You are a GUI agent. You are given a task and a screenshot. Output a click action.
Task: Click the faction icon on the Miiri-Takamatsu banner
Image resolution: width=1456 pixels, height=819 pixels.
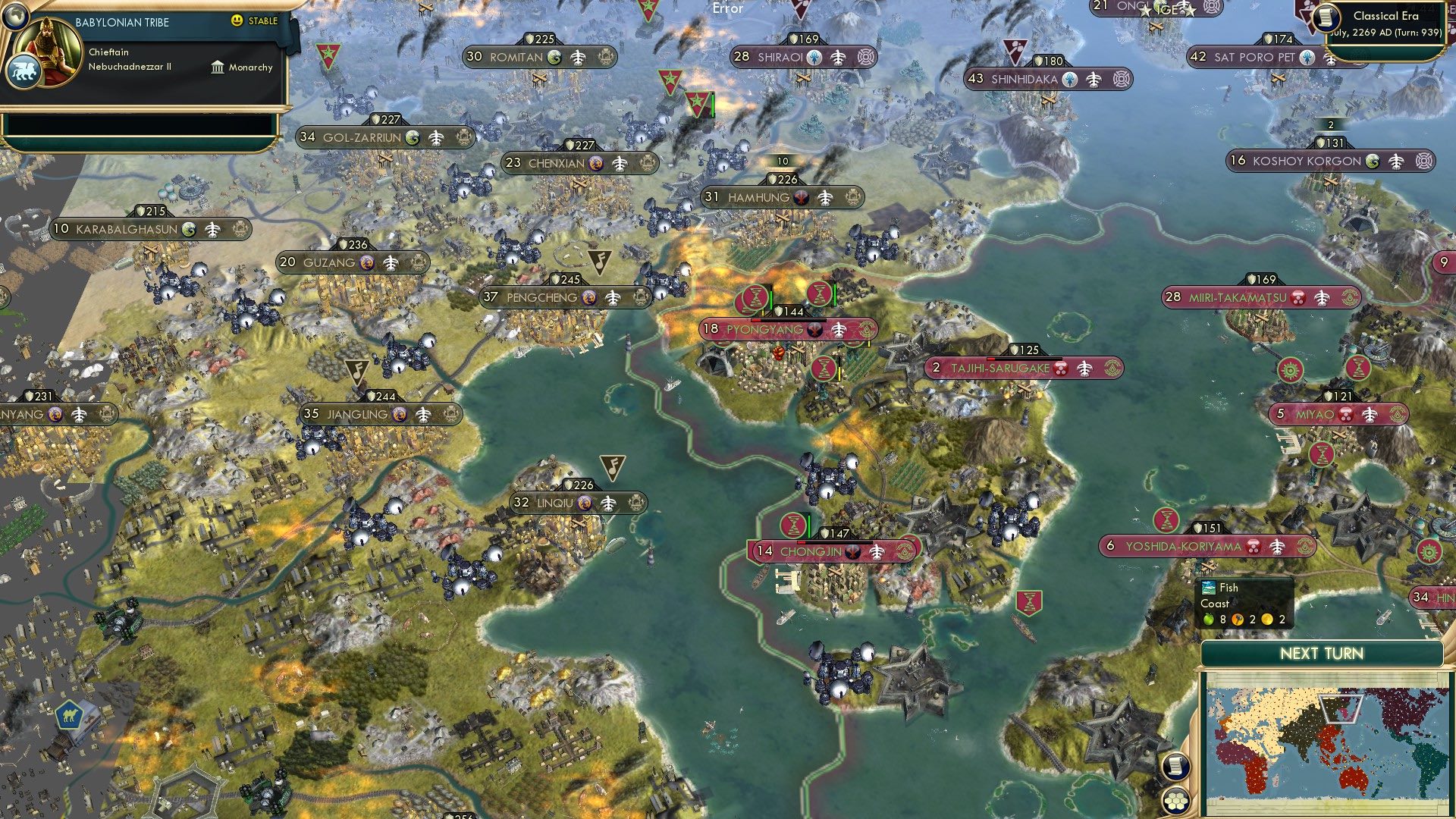1298,299
